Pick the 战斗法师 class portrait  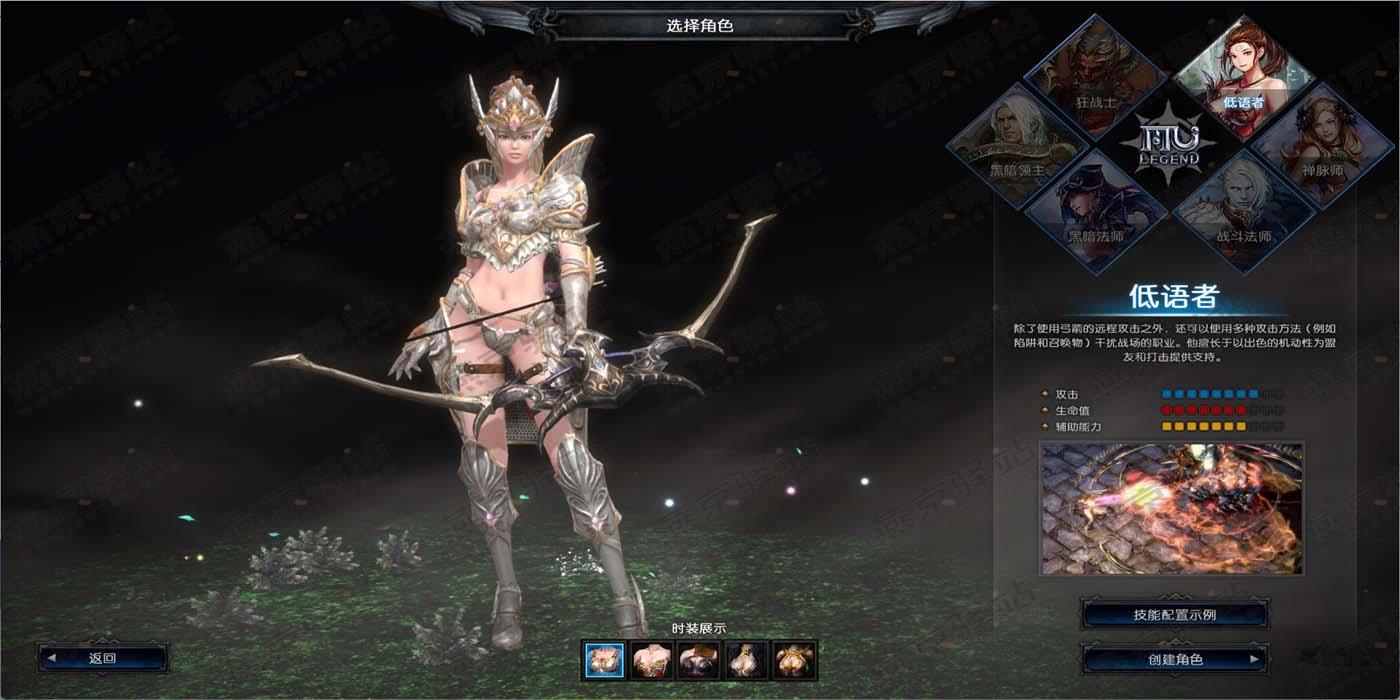[x=1244, y=214]
